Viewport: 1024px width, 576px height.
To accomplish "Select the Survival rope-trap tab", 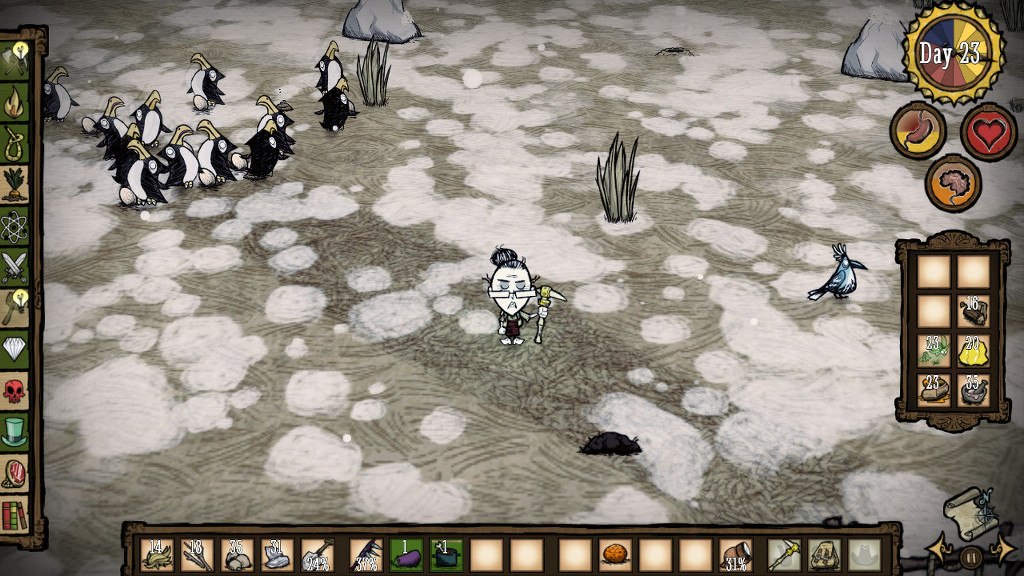I will click(15, 142).
